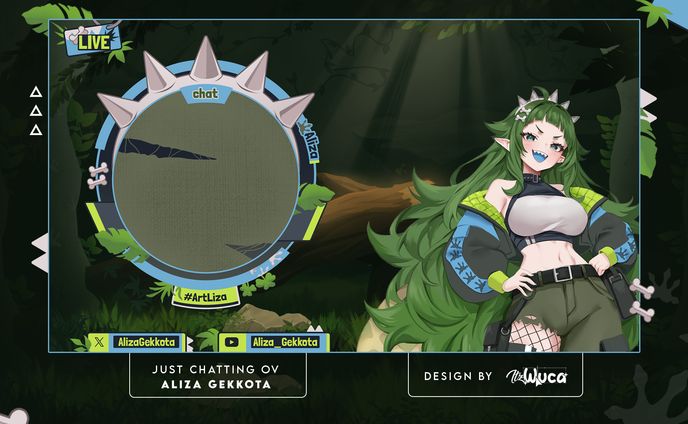
Task: Select the Just Chatting title panel
Action: tap(218, 377)
